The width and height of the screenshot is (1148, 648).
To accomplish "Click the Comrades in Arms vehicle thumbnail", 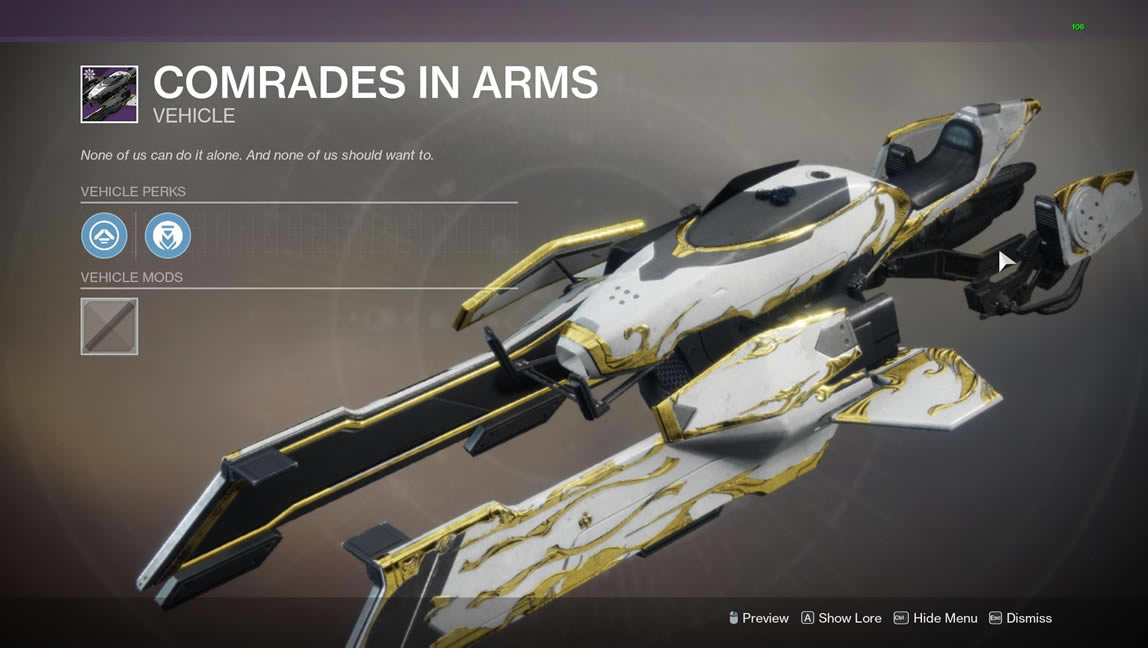I will [x=109, y=94].
